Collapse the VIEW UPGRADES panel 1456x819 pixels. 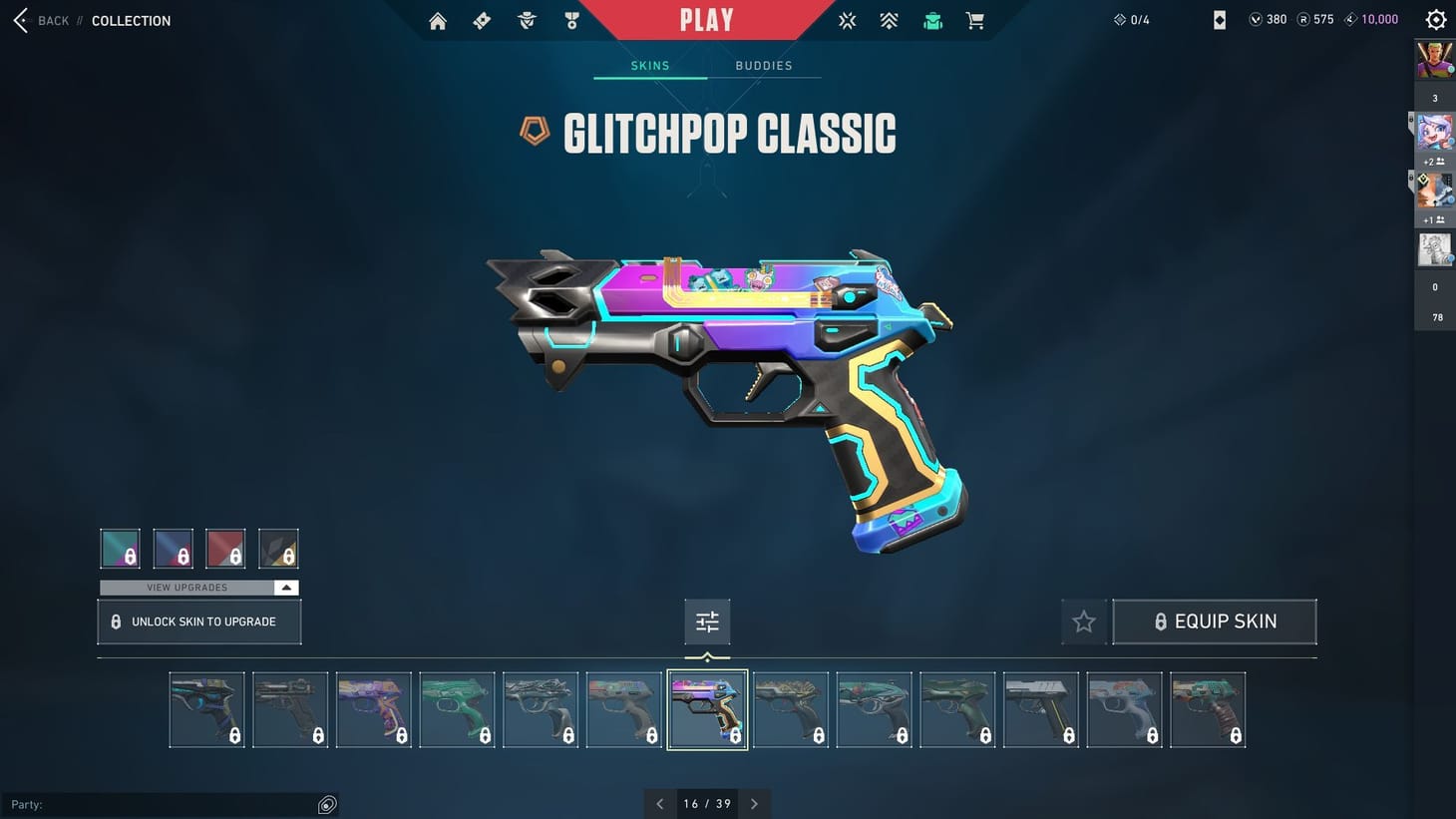click(286, 588)
